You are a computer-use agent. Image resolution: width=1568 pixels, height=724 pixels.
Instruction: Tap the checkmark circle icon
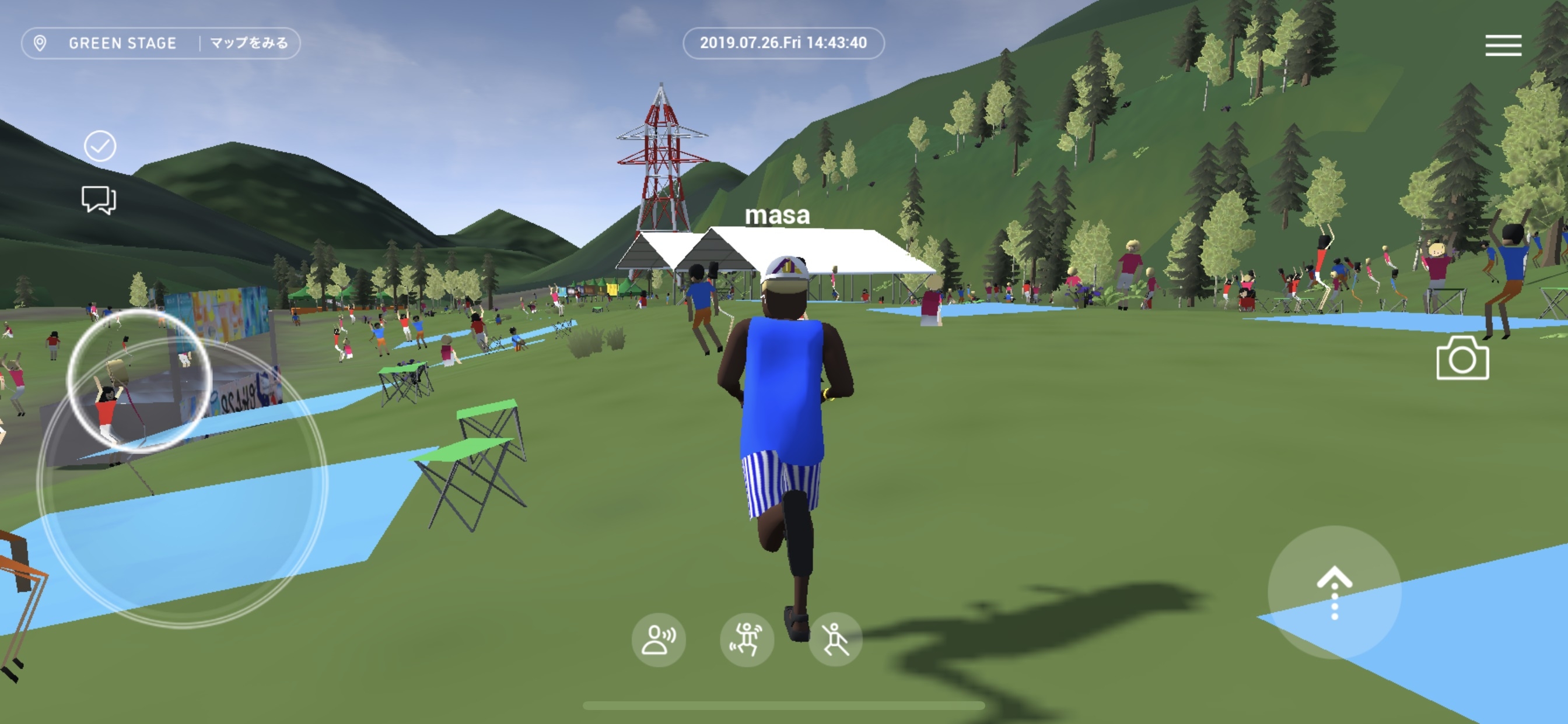point(100,146)
